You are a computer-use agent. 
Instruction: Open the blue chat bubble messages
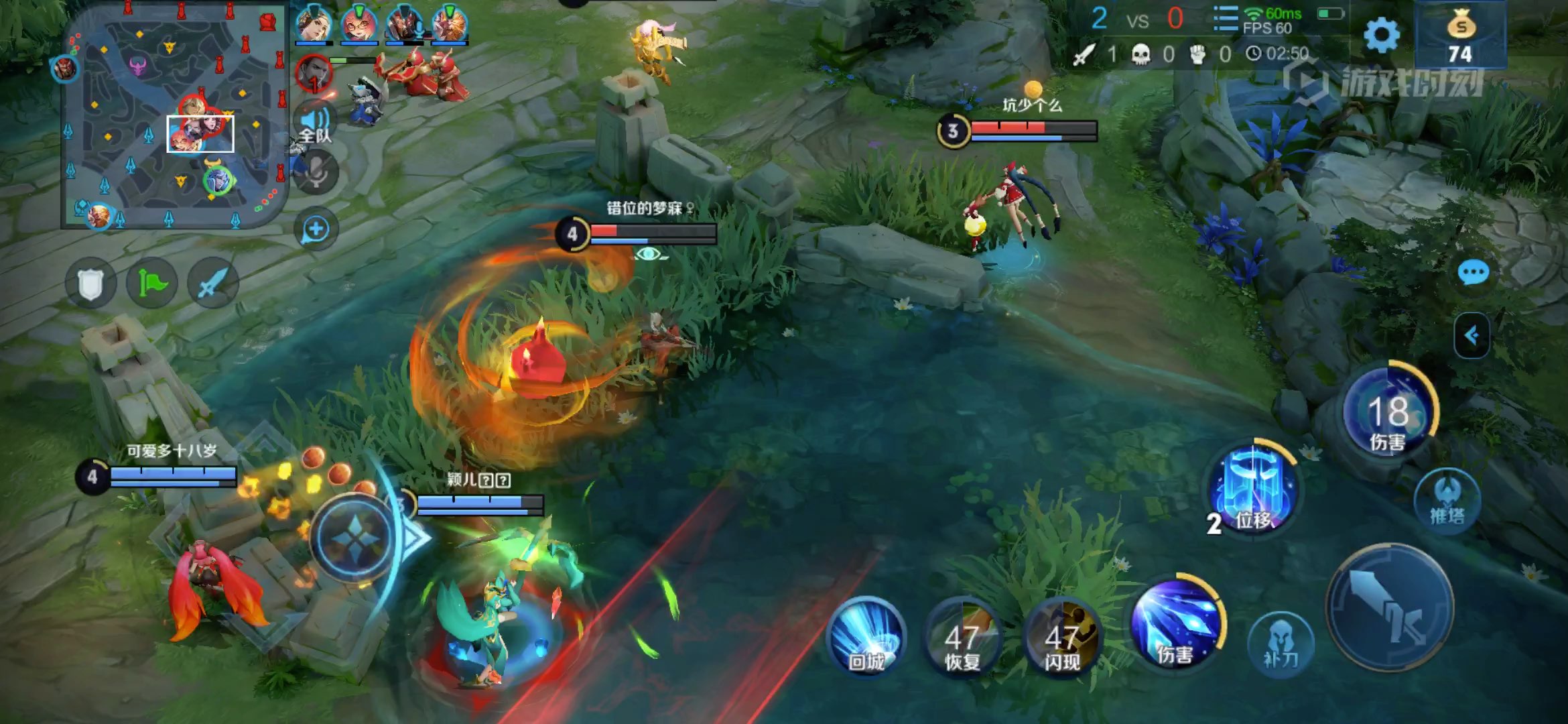pos(1473,273)
